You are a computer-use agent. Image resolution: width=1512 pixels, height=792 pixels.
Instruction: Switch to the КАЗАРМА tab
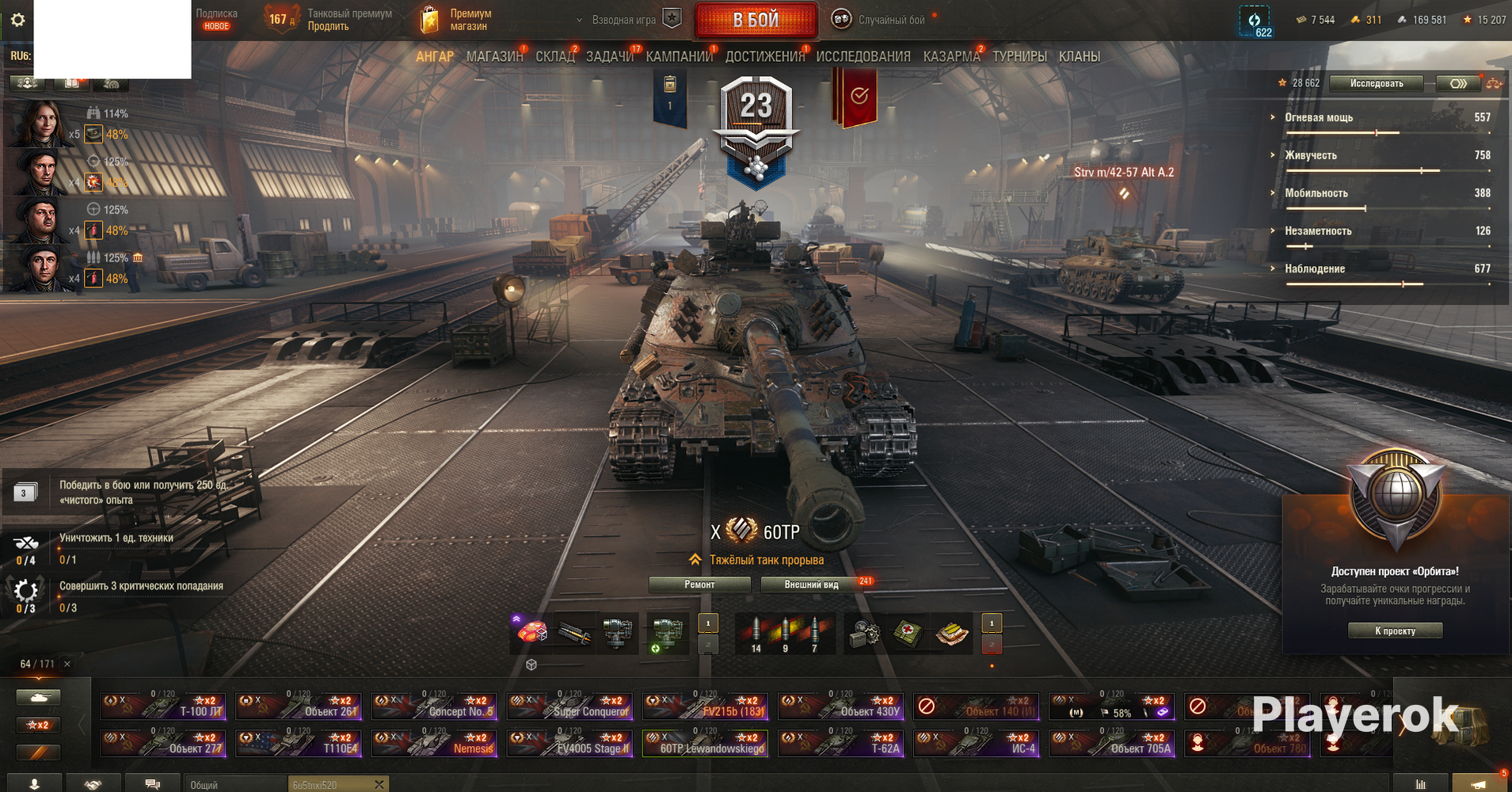coord(951,57)
